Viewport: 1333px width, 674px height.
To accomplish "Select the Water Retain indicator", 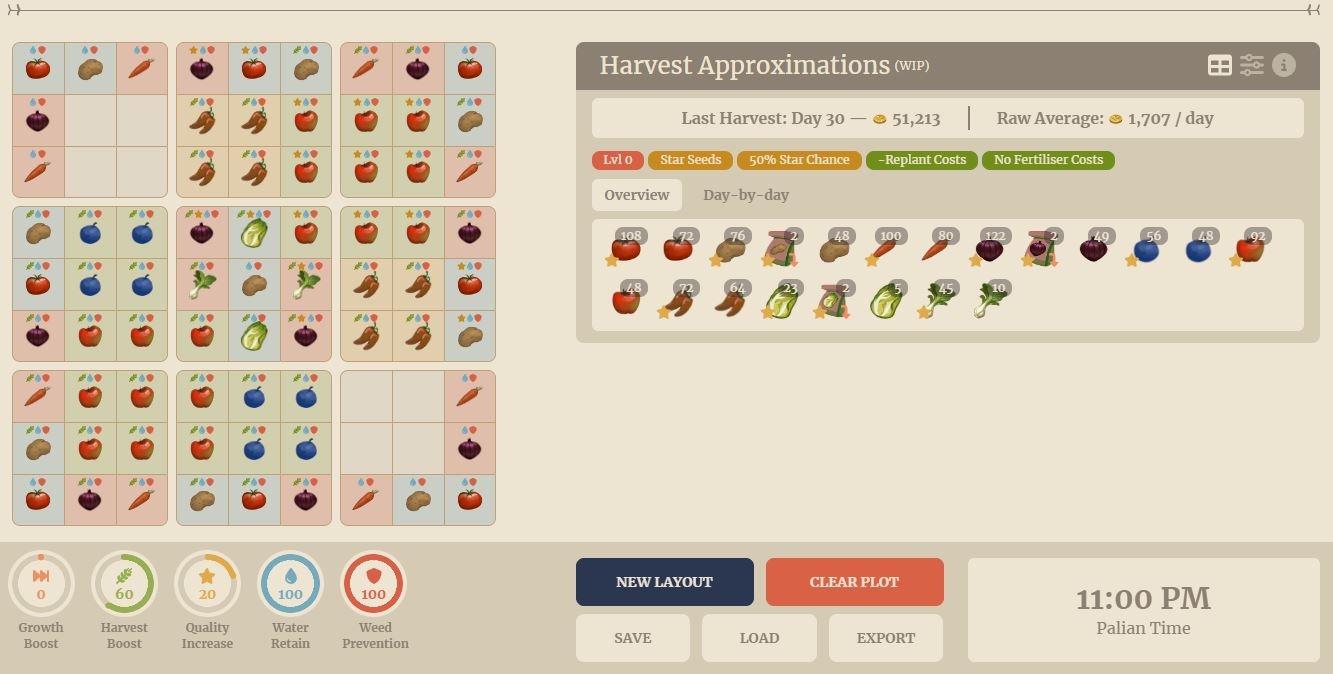I will point(290,584).
